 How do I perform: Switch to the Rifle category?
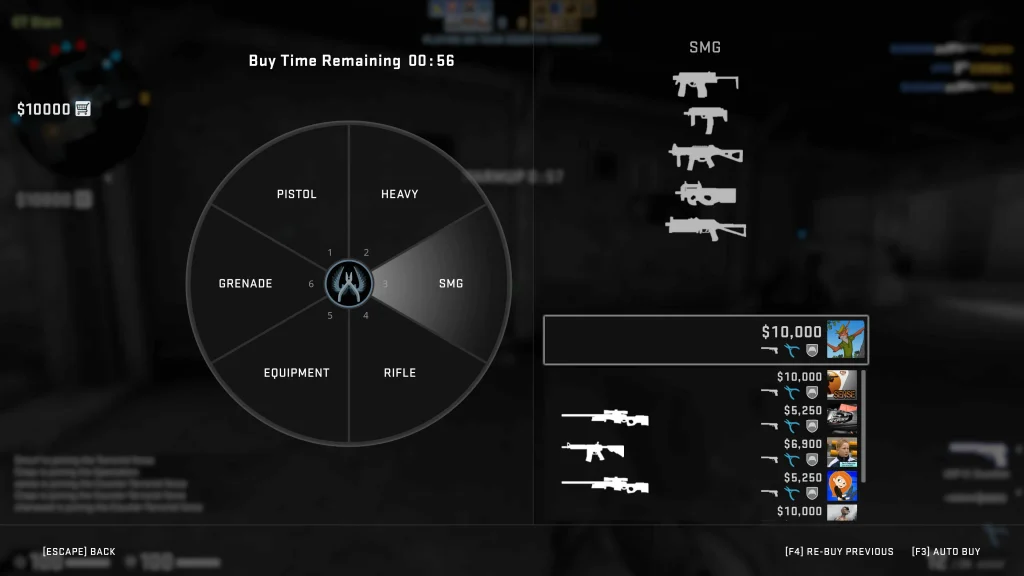[399, 373]
